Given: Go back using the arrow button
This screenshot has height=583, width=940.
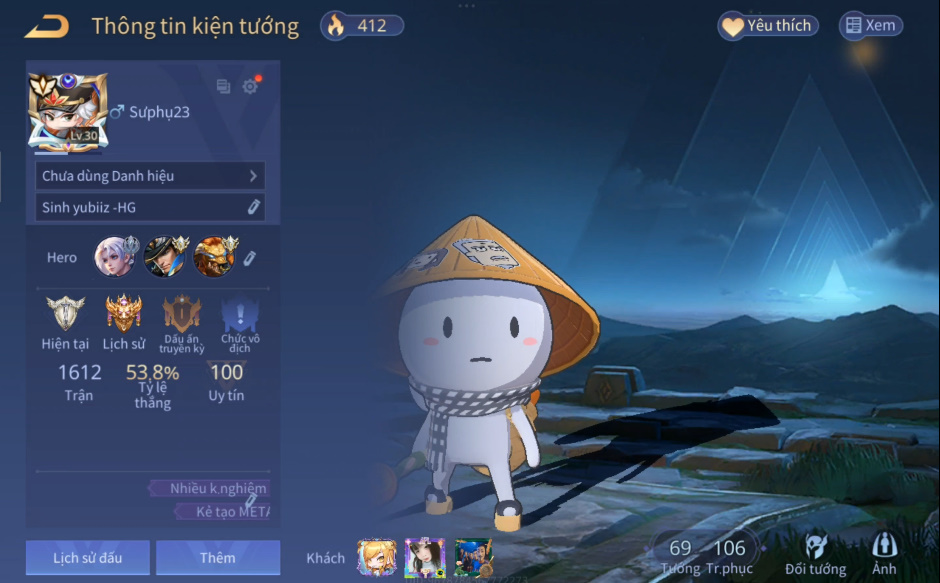Looking at the screenshot, I should pyautogui.click(x=46, y=26).
